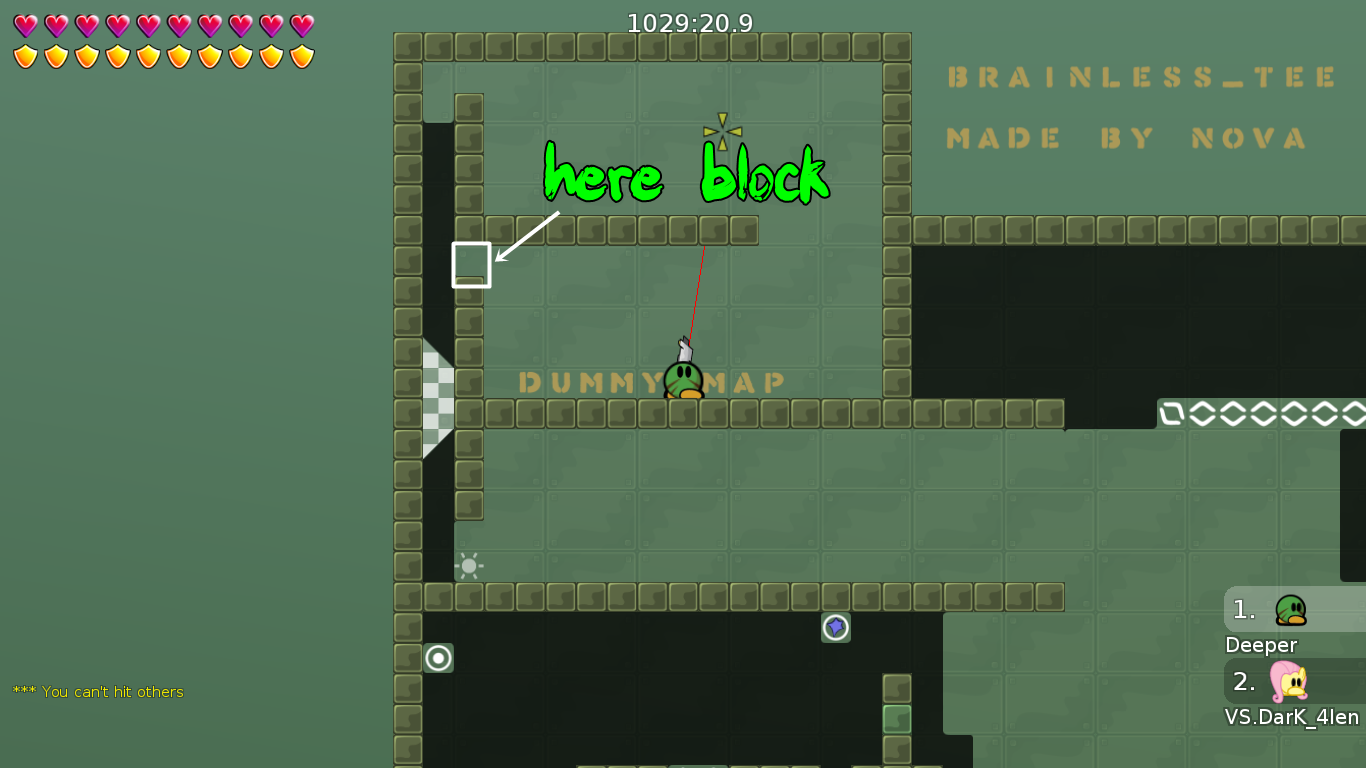Open the checkered flag arrow marker
The height and width of the screenshot is (768, 1366).
click(437, 398)
